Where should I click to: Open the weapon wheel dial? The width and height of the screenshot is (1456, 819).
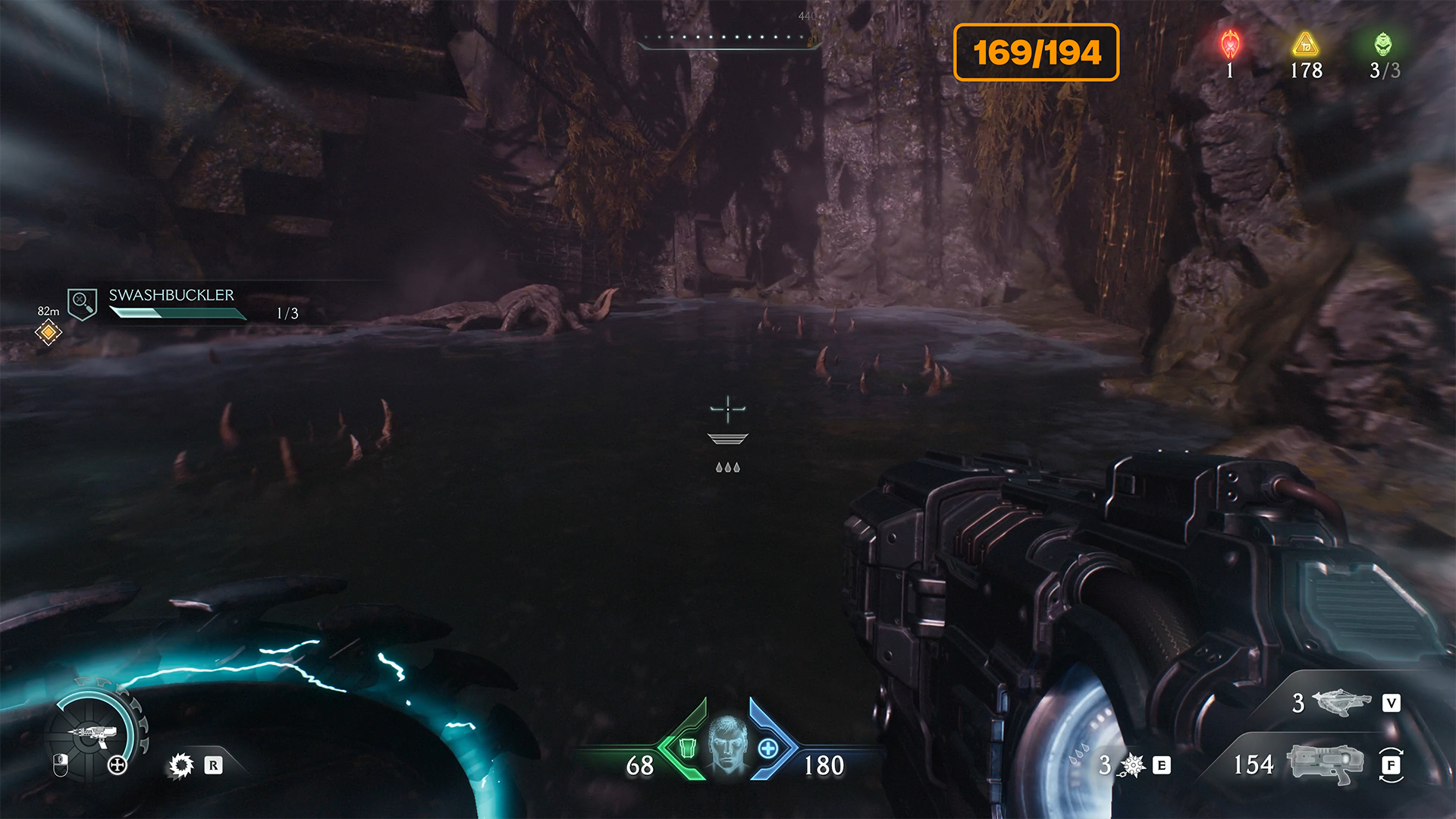(x=95, y=733)
